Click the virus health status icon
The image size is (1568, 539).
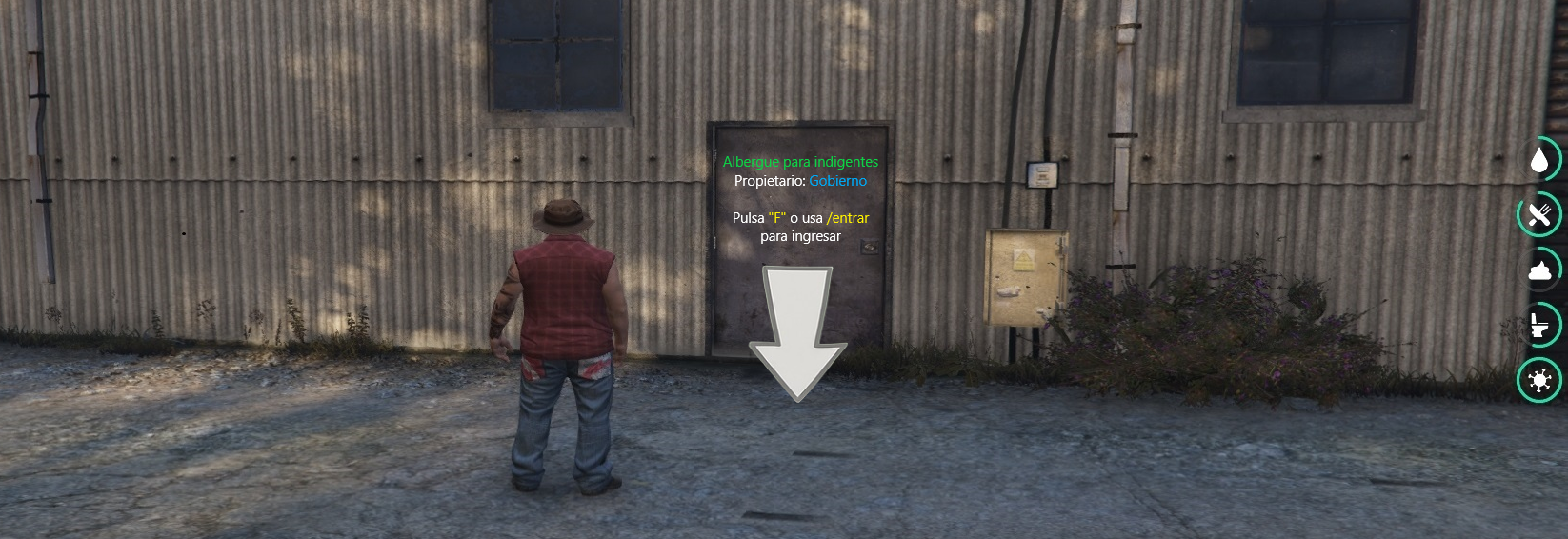click(x=1539, y=381)
